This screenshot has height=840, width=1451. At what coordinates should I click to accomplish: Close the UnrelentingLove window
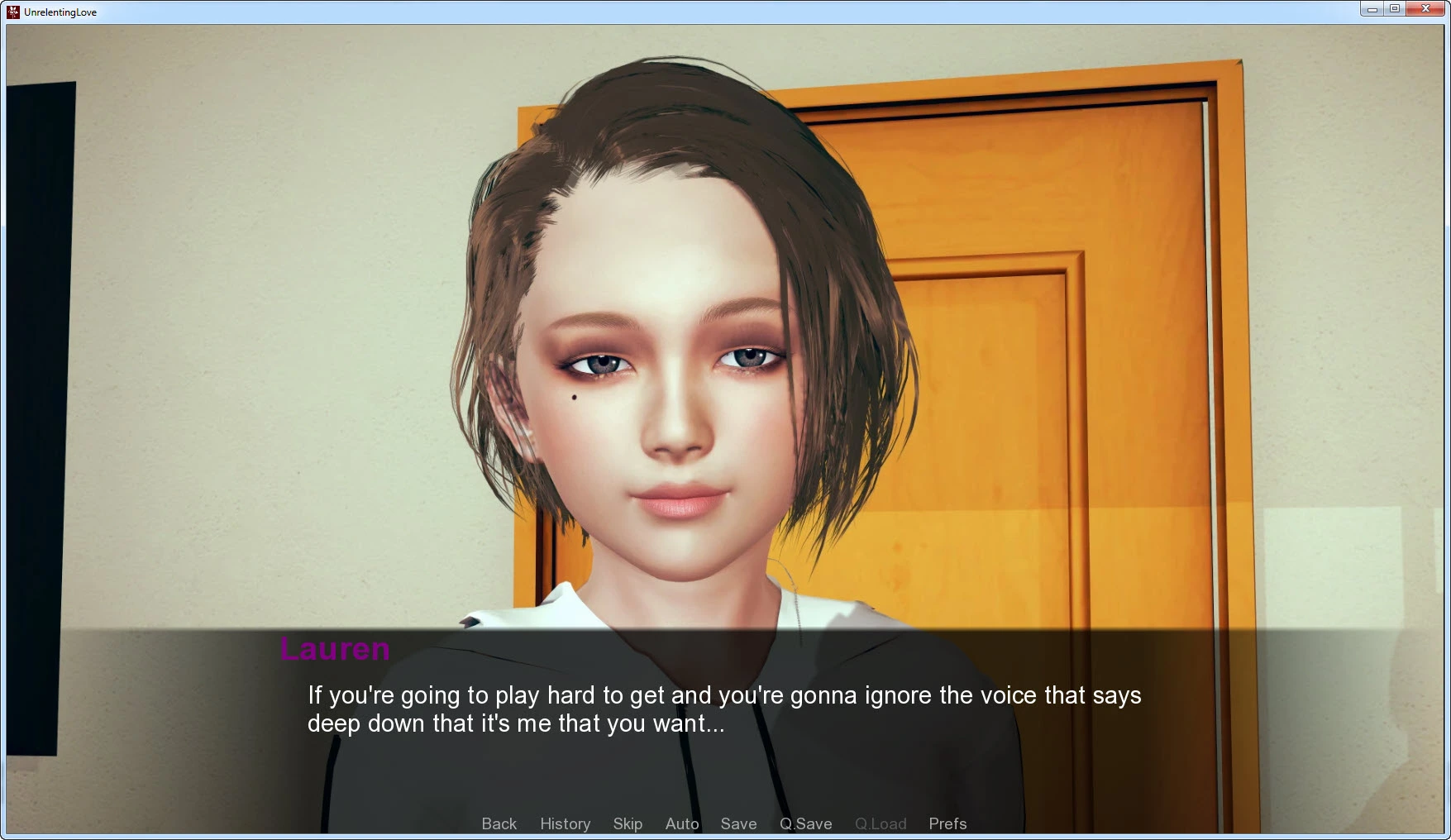(1425, 9)
